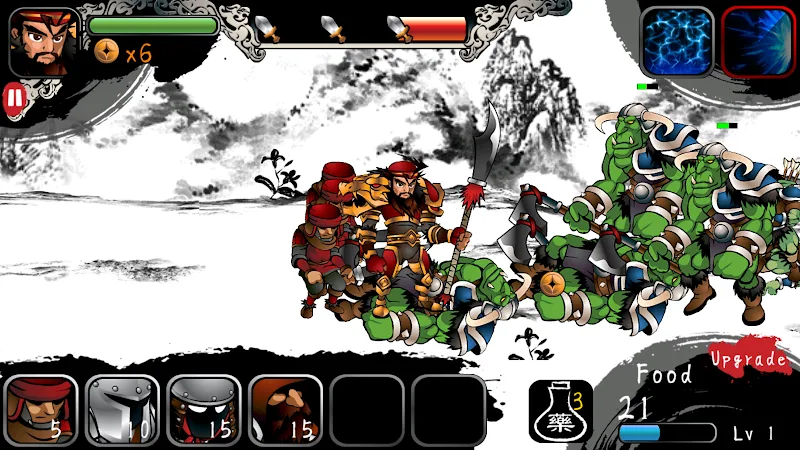Summon the red bandana soldier costing 5

pos(41,410)
